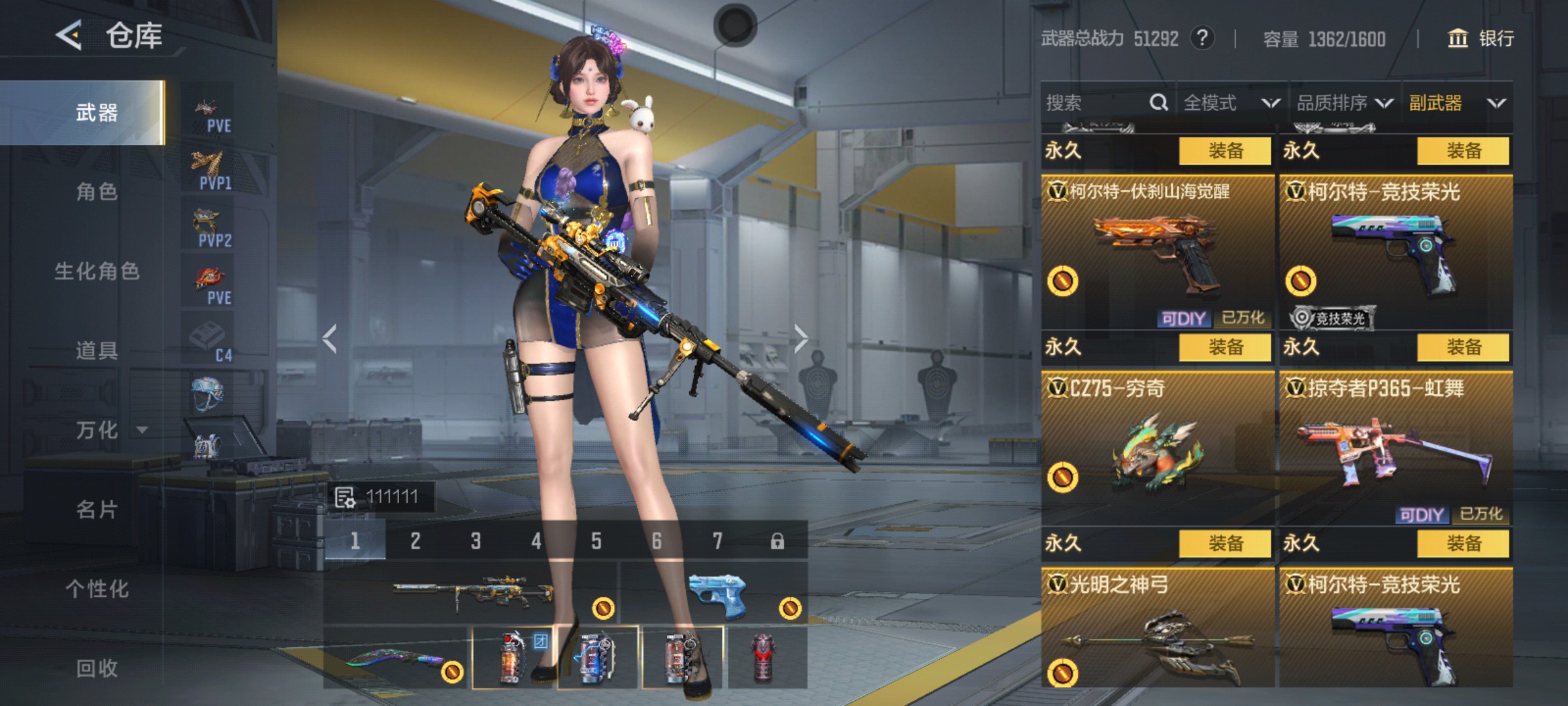The width and height of the screenshot is (1568, 706).
Task: Open the 生化角色 category
Action: coord(97,271)
